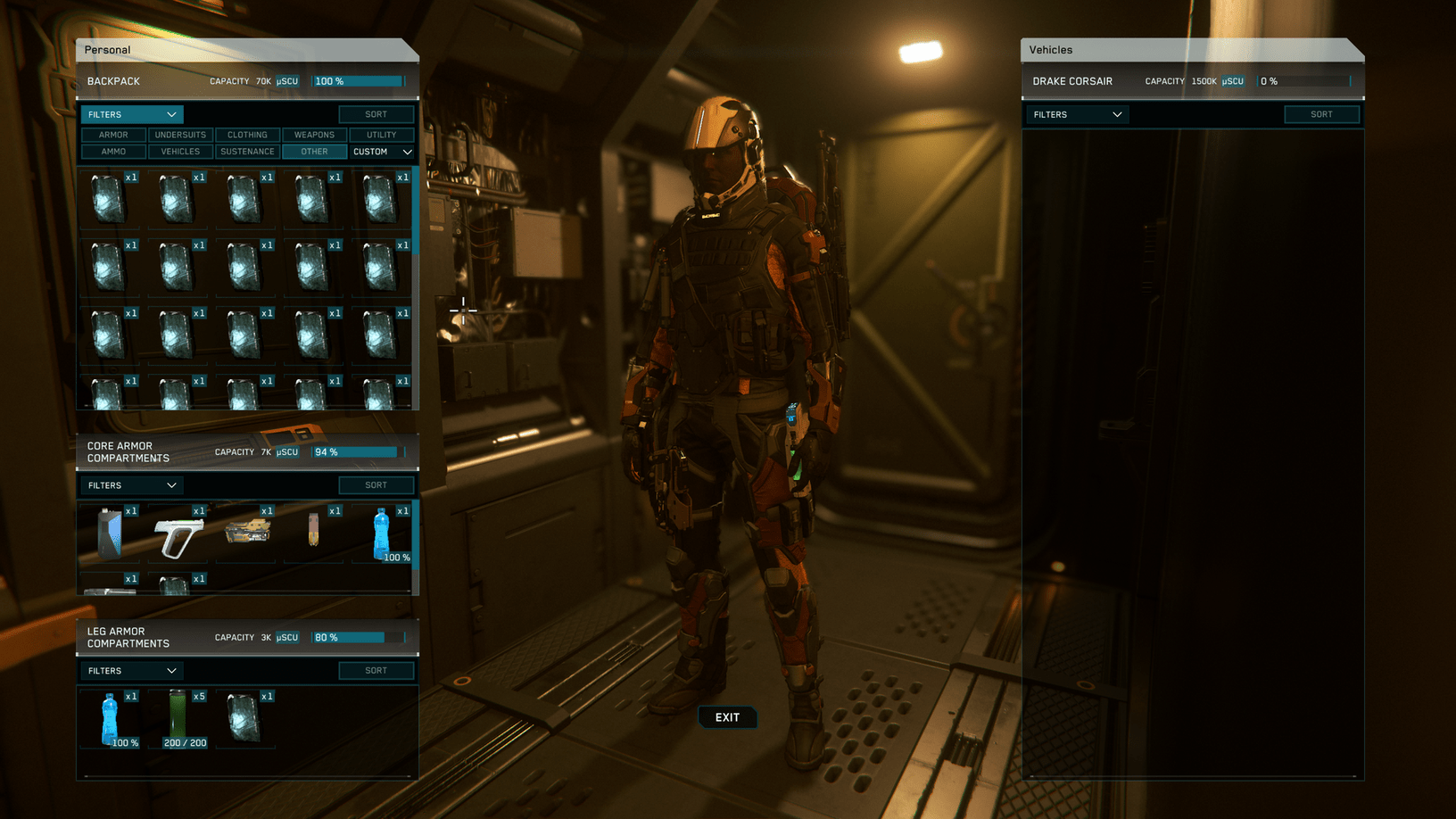Open the Backpack Filters dropdown
Screen dimensions: 1456x819
point(132,114)
